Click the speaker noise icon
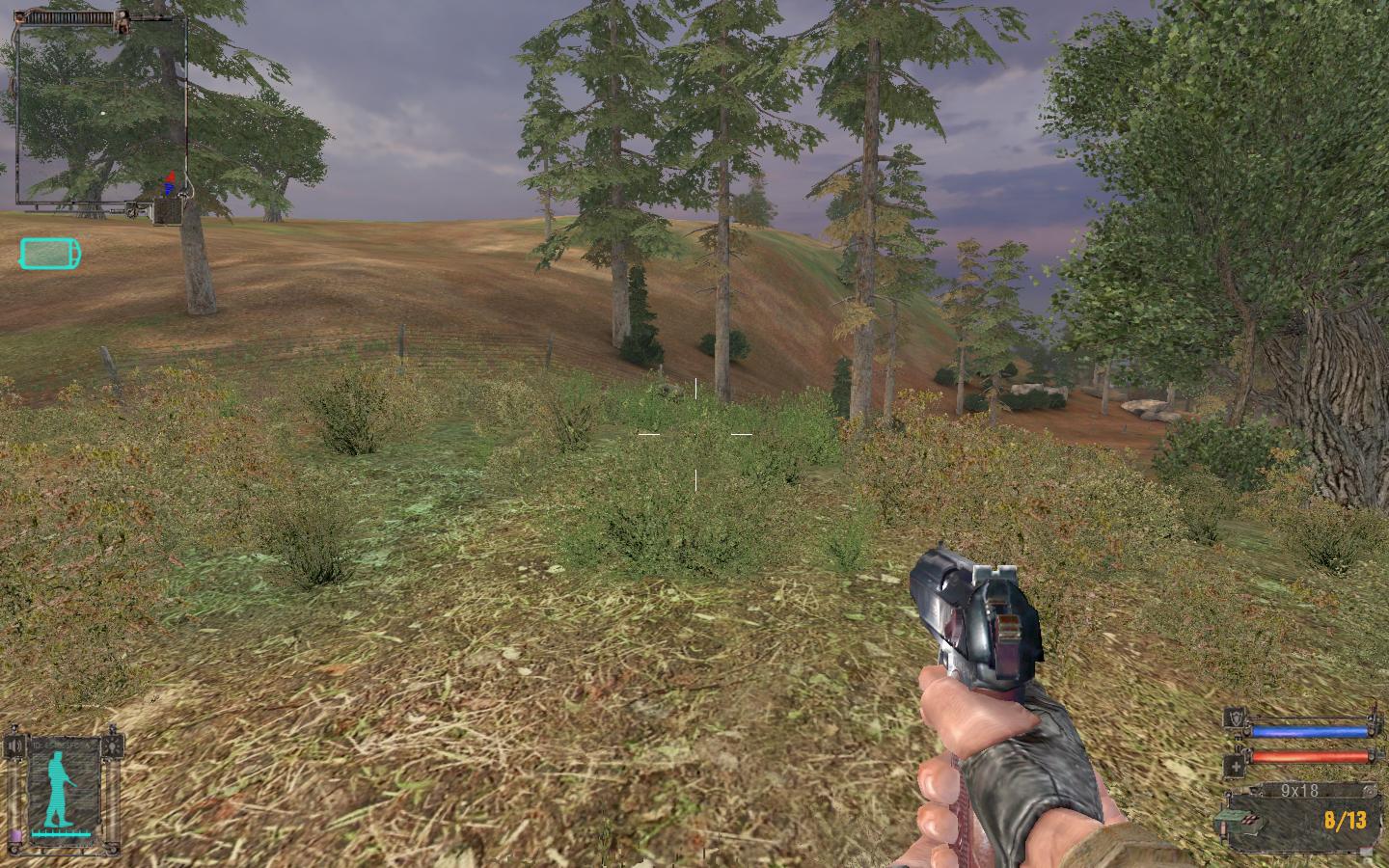Viewport: 1389px width, 868px height. point(14,746)
